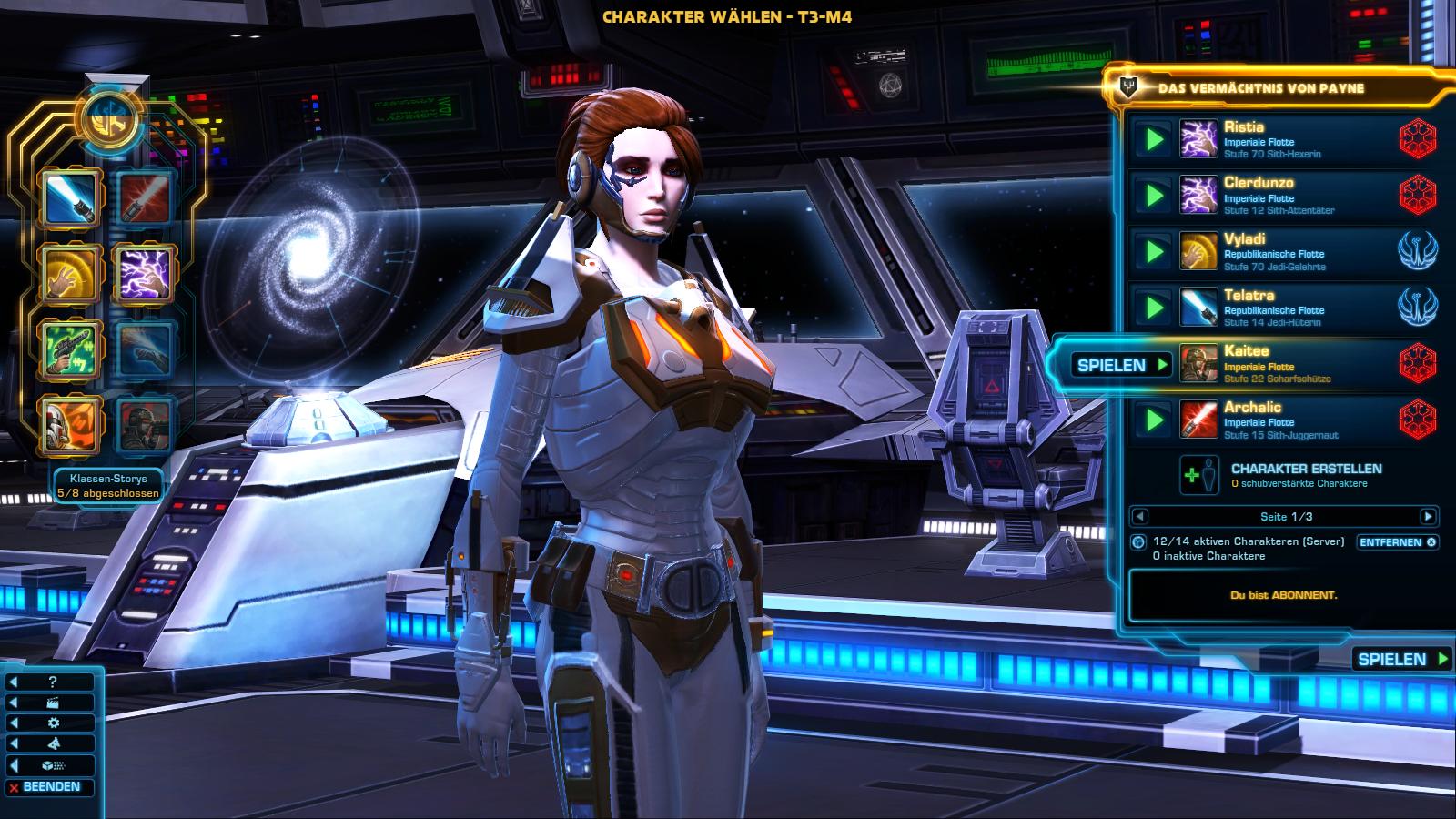Click the ENTFERNEN button
Viewport: 1456px width, 819px height.
(1397, 542)
